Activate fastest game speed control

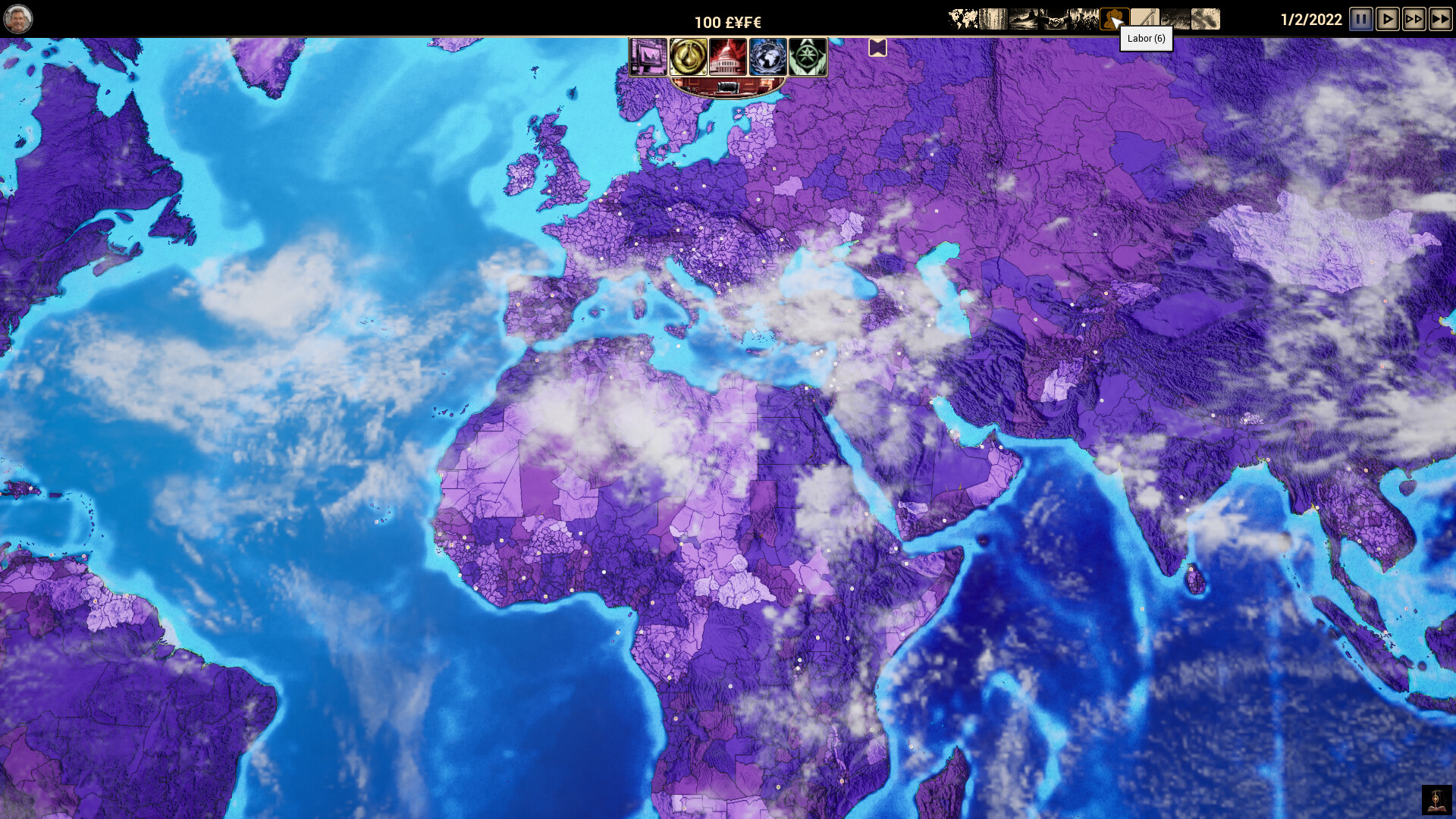click(x=1440, y=19)
